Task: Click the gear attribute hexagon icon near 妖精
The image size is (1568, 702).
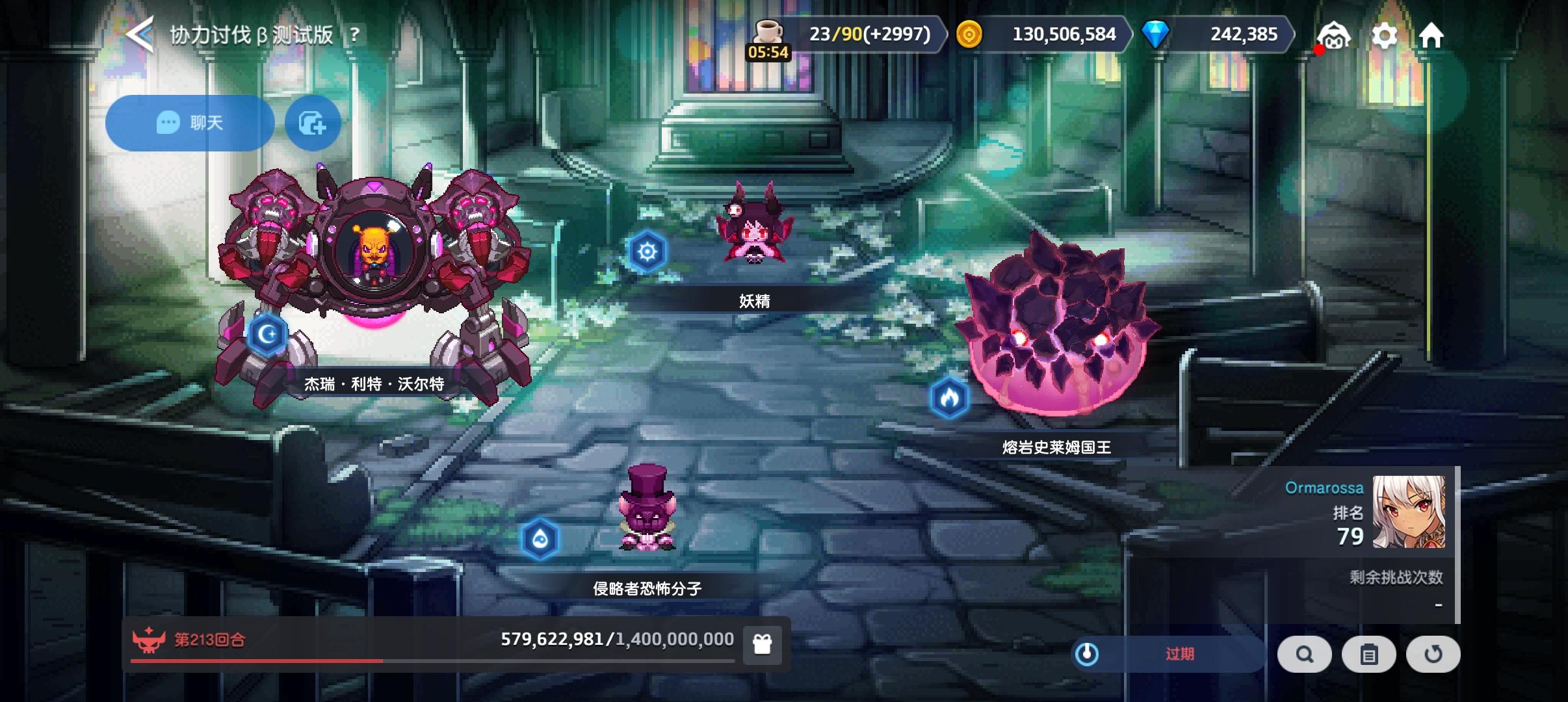Action: click(649, 252)
